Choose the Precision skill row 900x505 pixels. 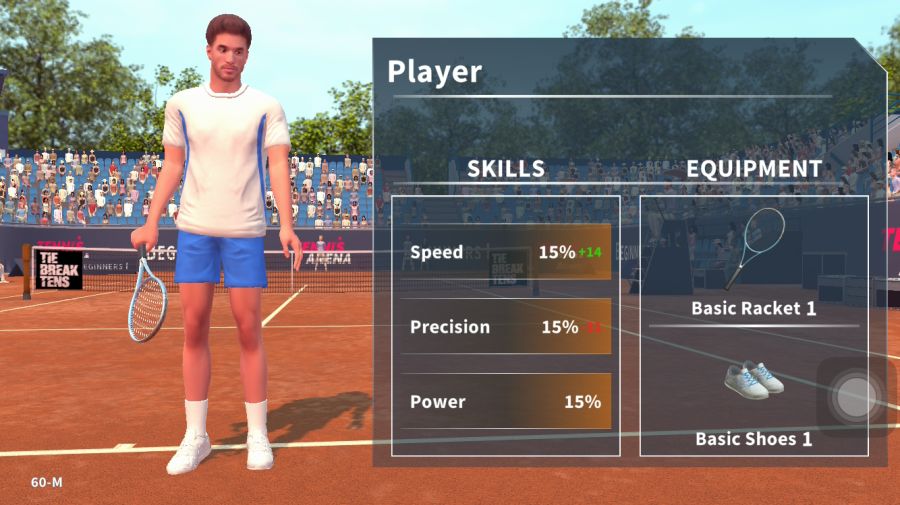[x=506, y=327]
